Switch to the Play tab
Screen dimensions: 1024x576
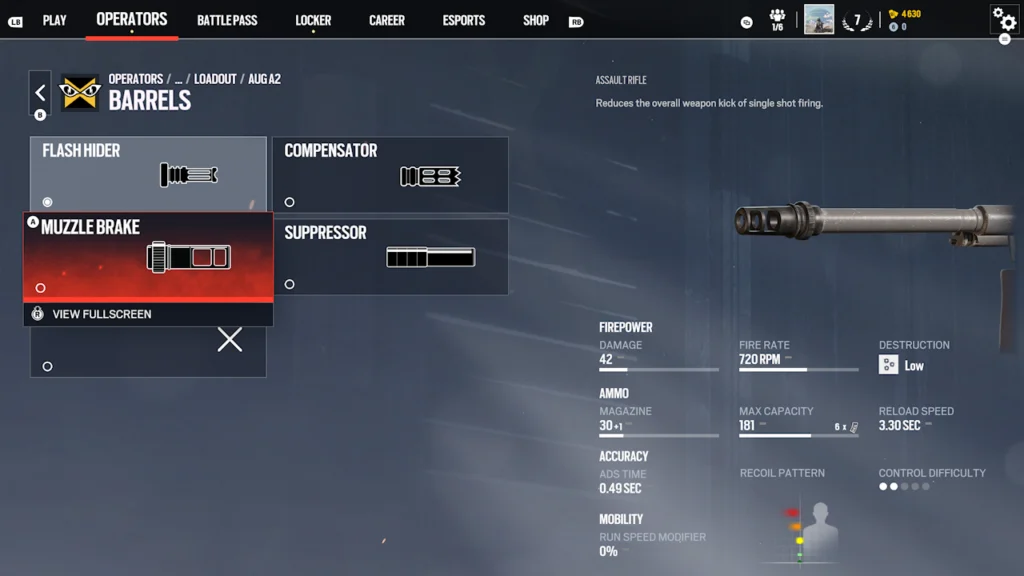(x=54, y=20)
